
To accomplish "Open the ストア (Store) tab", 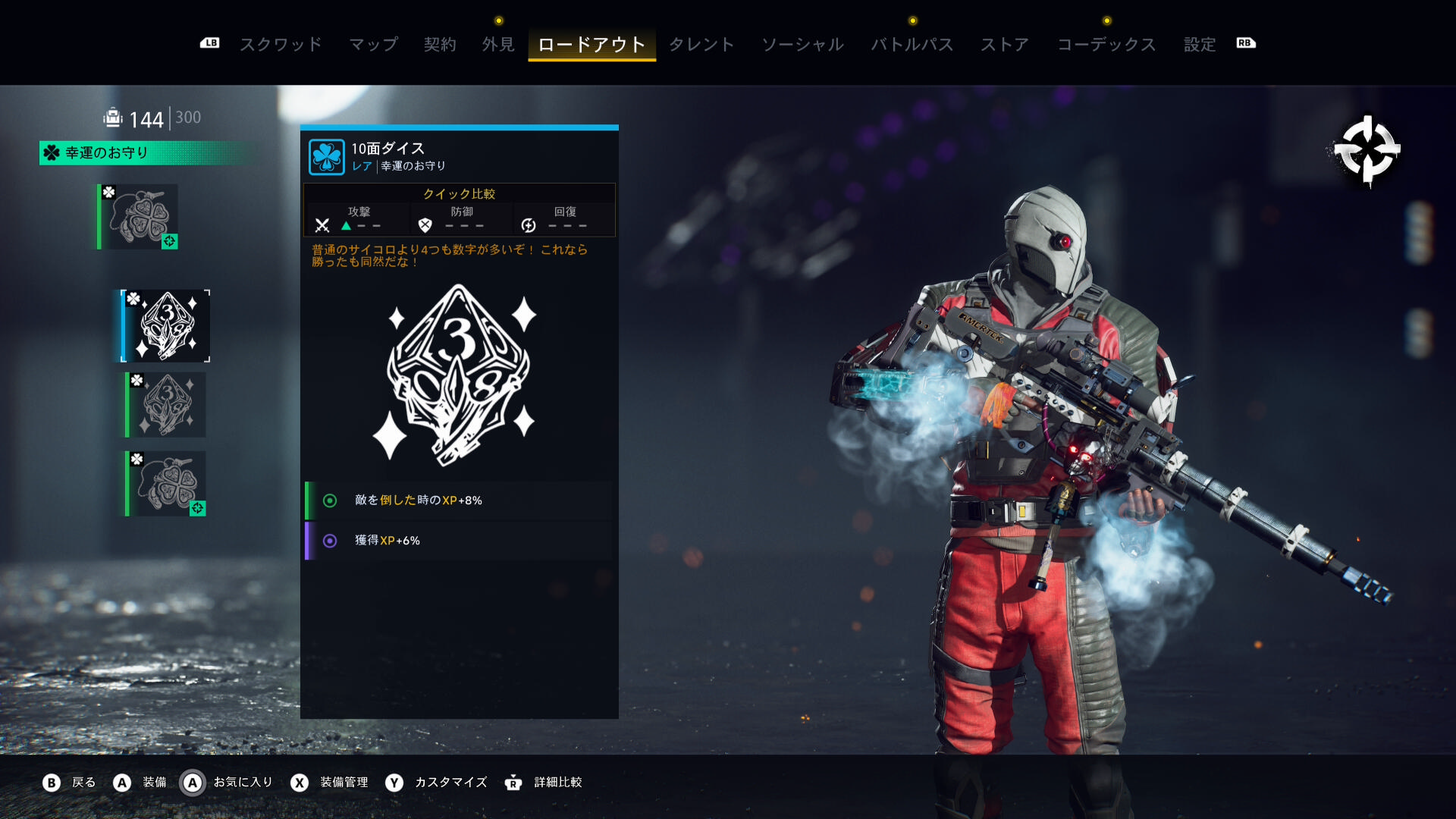I will pyautogui.click(x=1005, y=45).
